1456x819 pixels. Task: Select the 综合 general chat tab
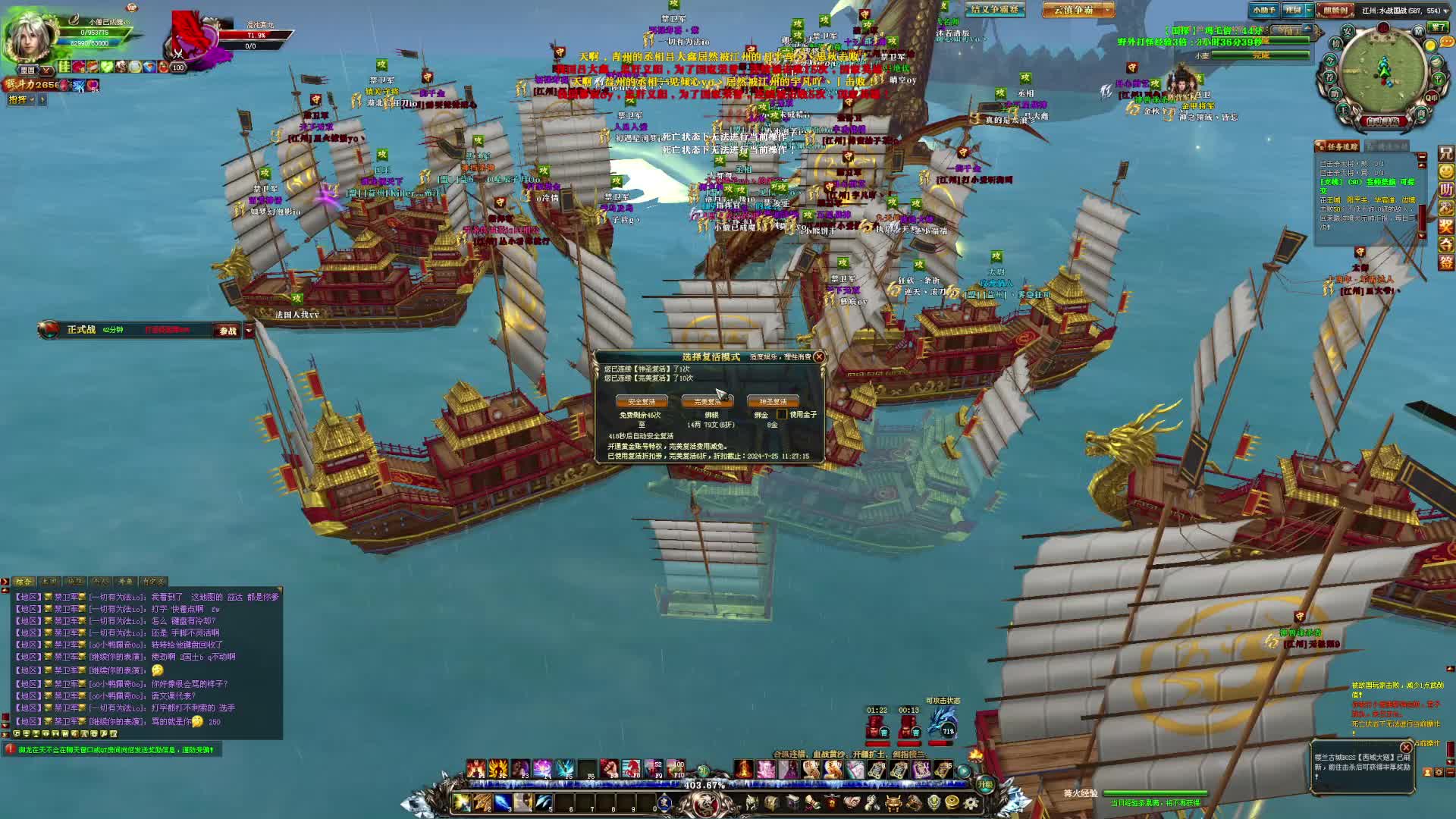[24, 582]
